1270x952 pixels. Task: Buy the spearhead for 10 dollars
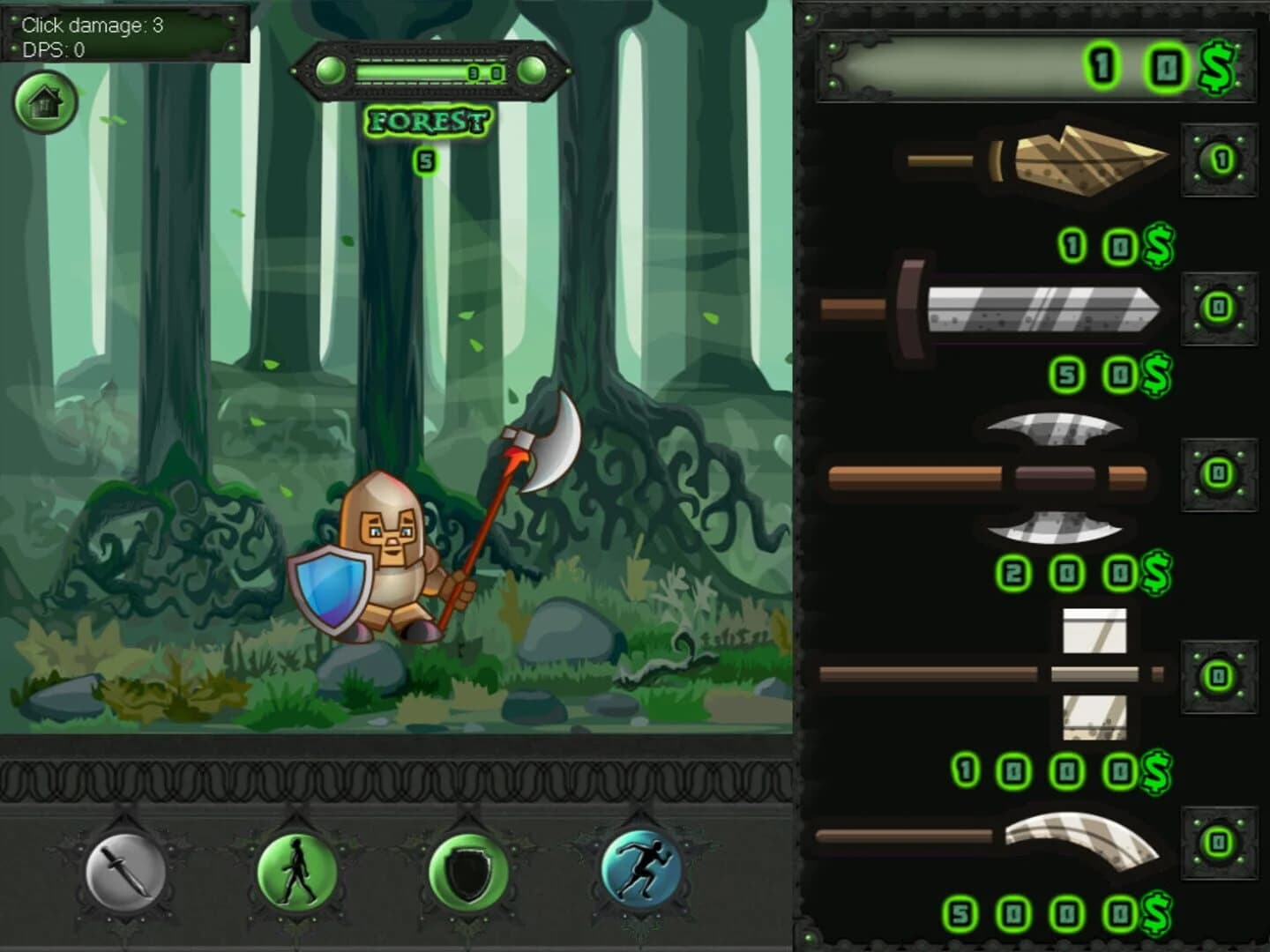(1116, 247)
